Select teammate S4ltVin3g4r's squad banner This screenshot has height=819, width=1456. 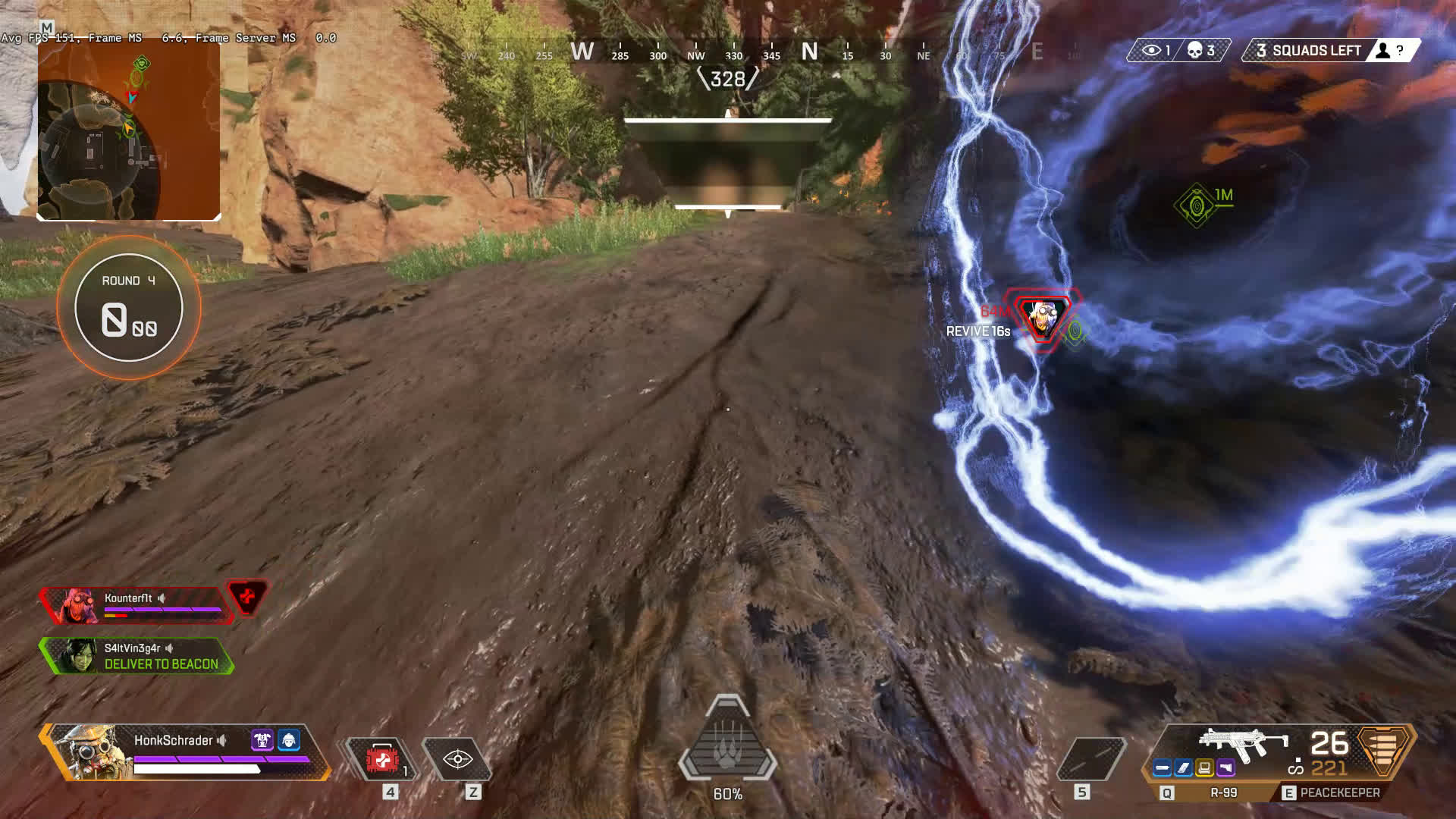point(136,656)
